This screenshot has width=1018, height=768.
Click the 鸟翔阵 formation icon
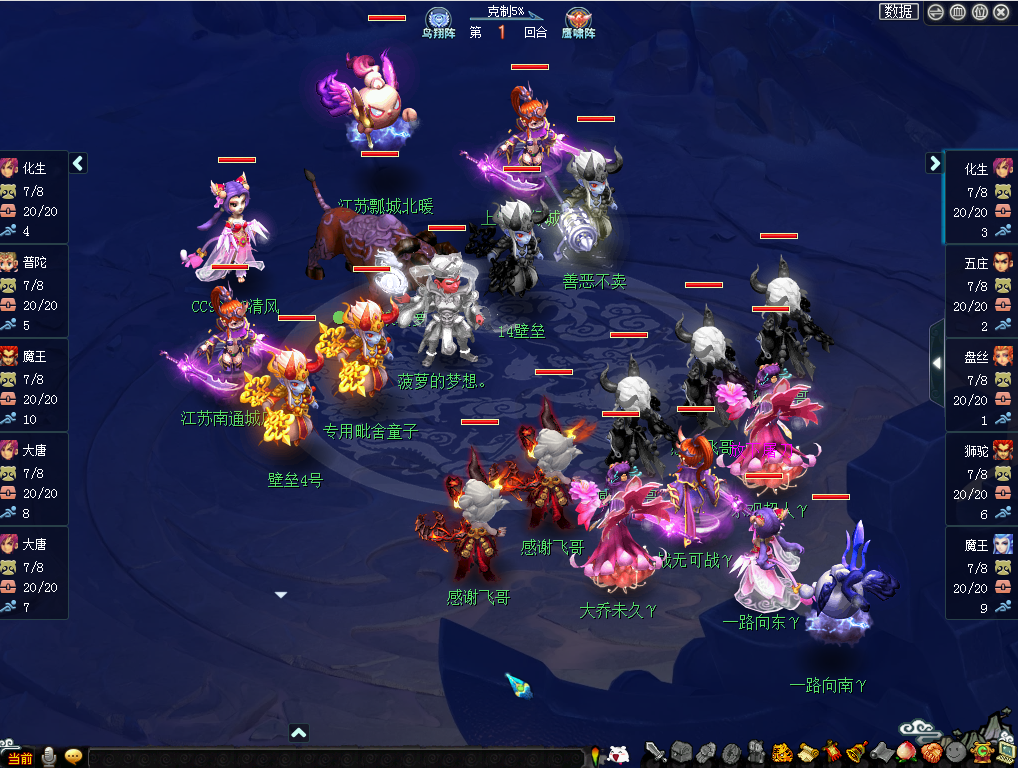point(437,20)
